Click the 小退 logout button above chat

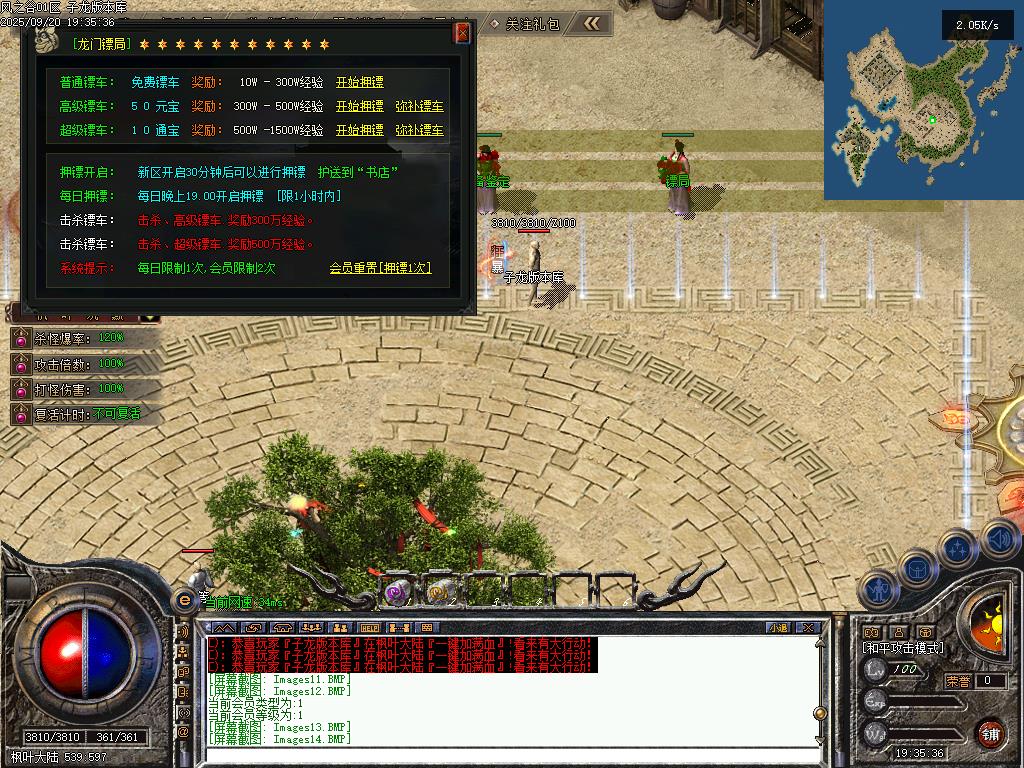[778, 628]
